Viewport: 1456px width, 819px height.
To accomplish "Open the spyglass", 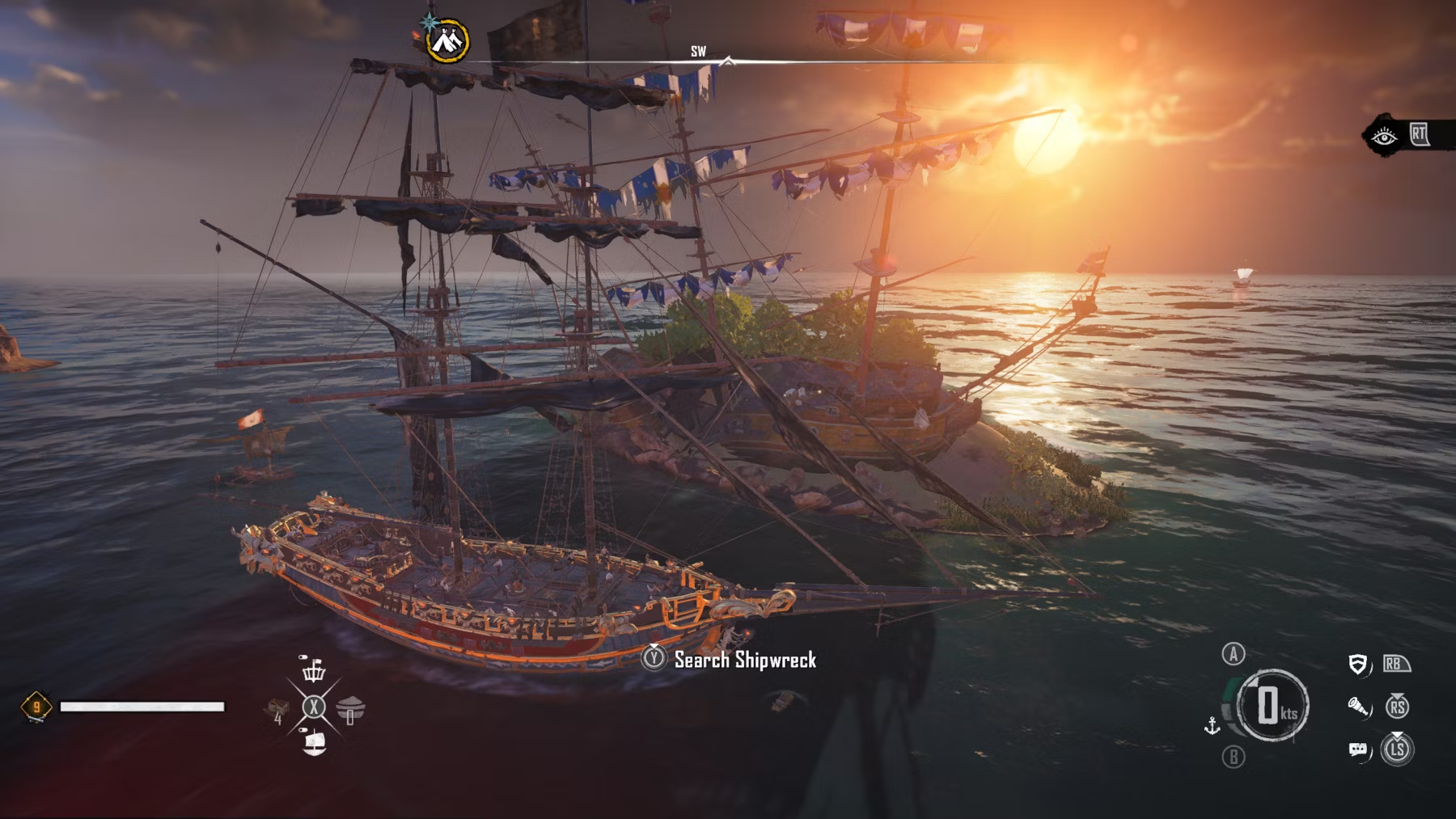I will click(x=1359, y=707).
